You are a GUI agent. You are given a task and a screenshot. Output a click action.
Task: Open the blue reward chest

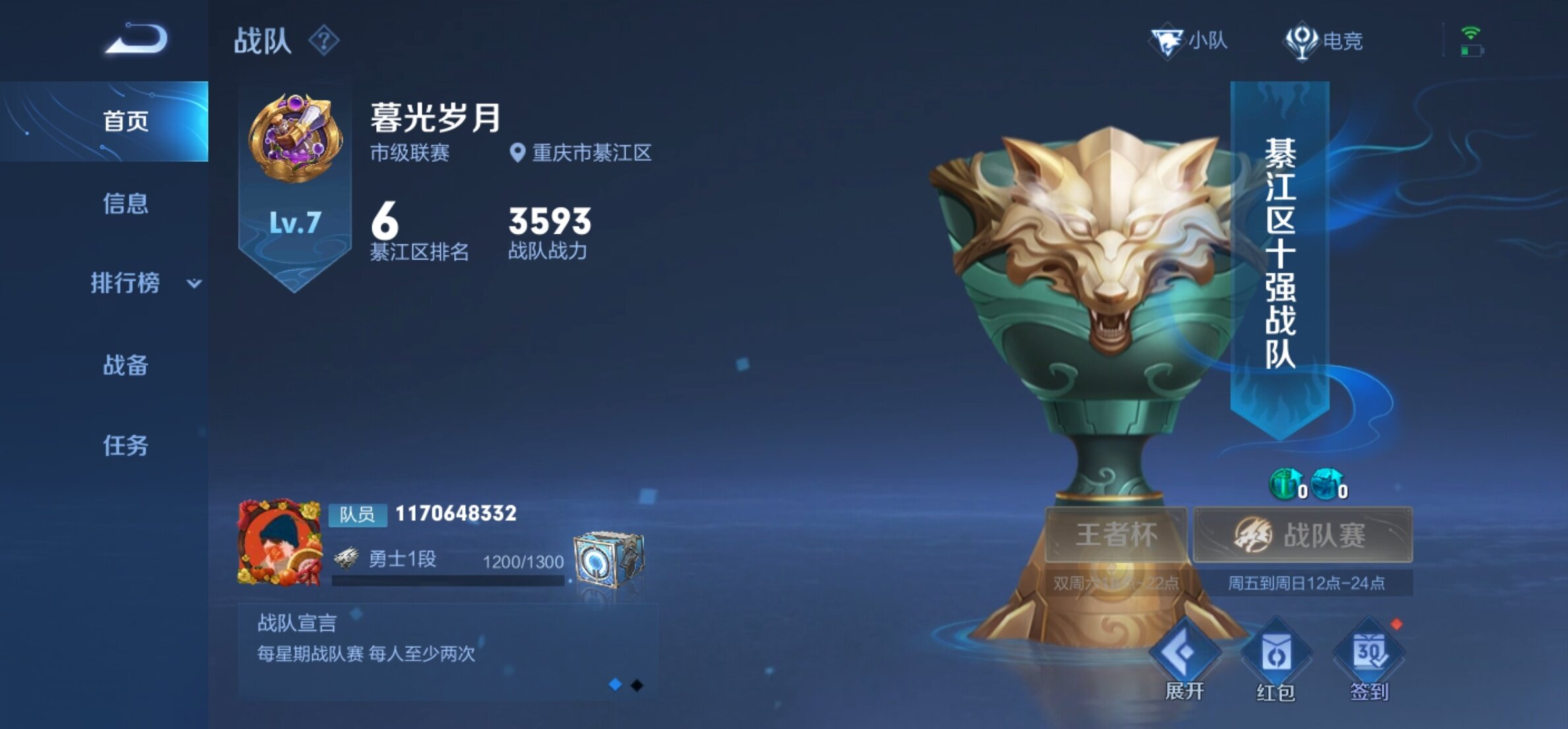(608, 559)
